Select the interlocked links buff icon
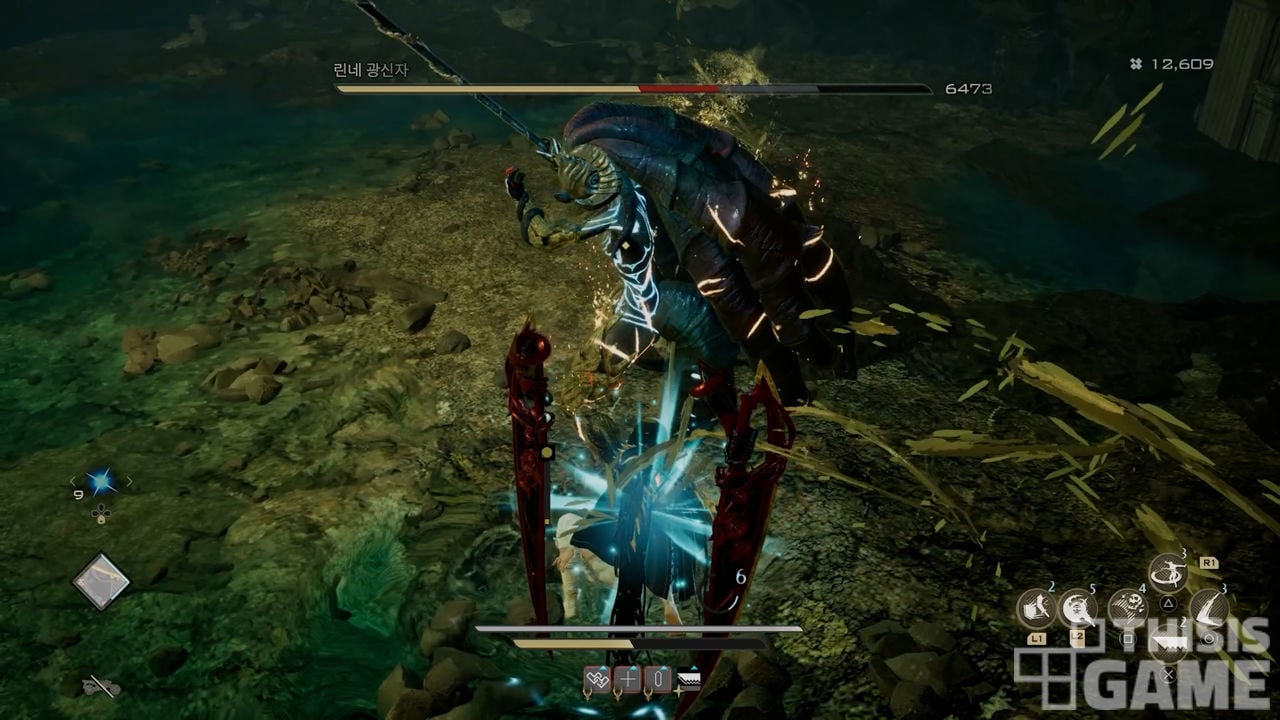The height and width of the screenshot is (720, 1280). click(597, 681)
